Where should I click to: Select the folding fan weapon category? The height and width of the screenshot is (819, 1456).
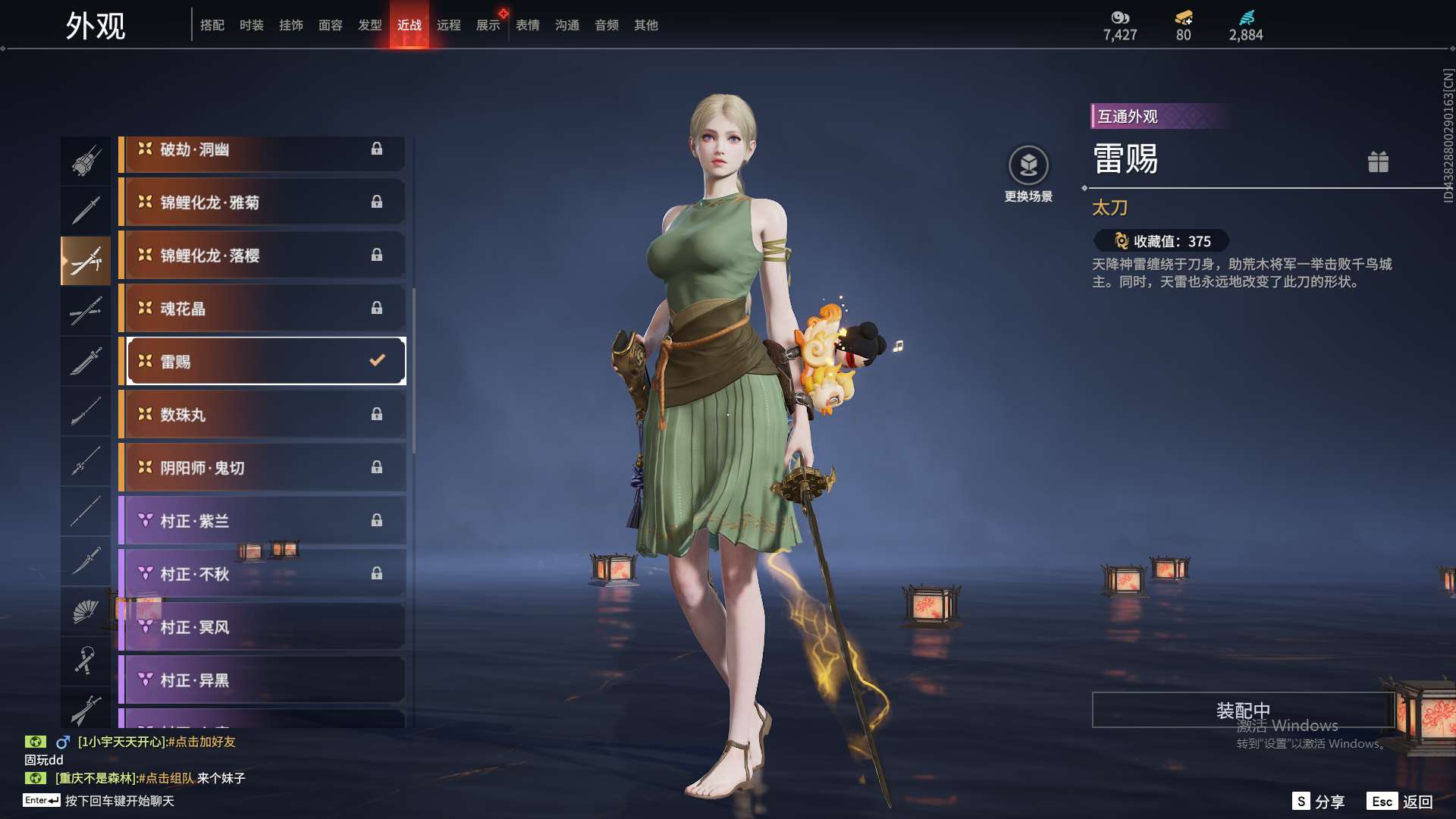[85, 611]
